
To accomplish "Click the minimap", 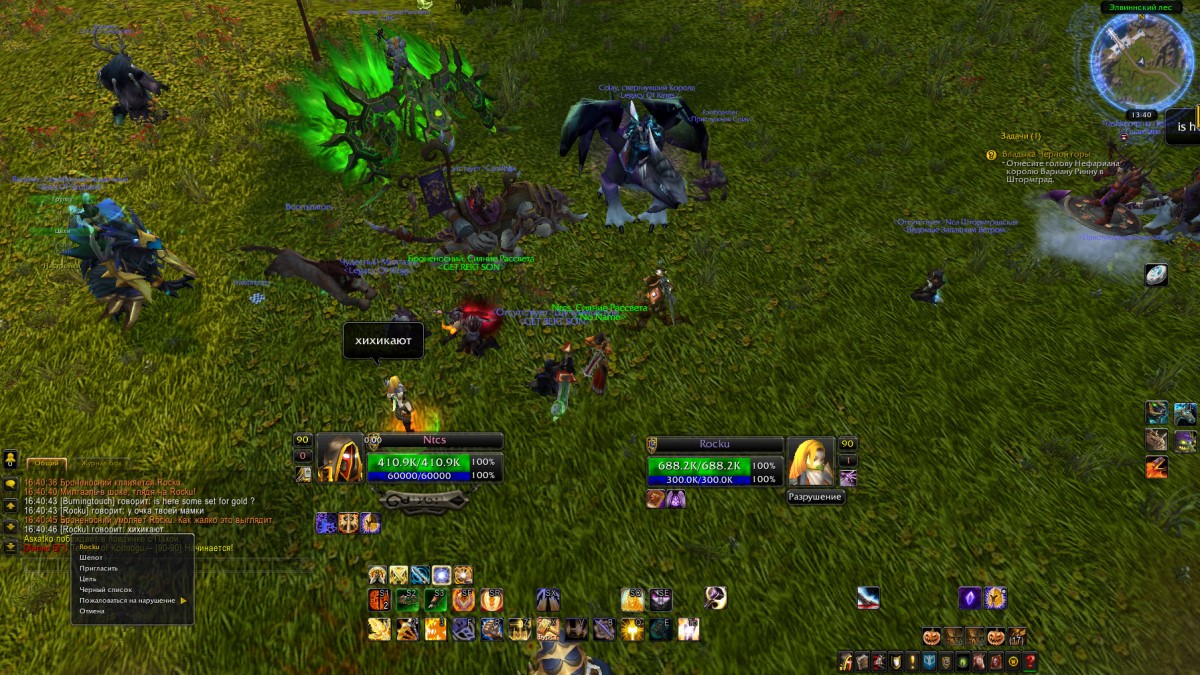I will point(1139,61).
